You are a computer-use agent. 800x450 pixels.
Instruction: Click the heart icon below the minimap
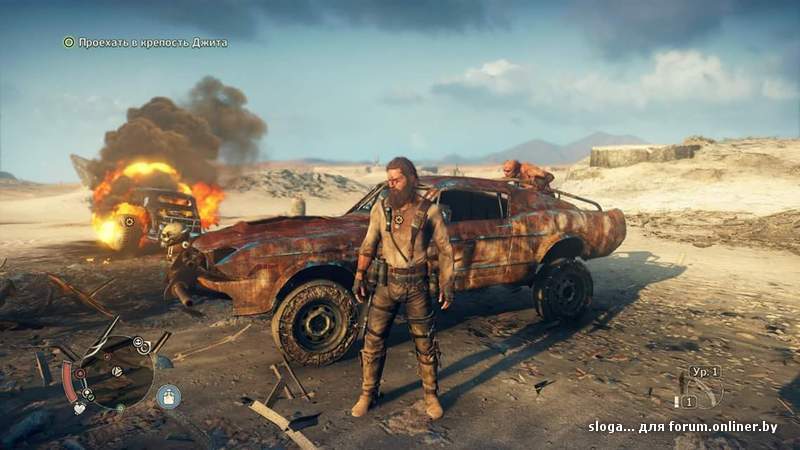pyautogui.click(x=79, y=408)
